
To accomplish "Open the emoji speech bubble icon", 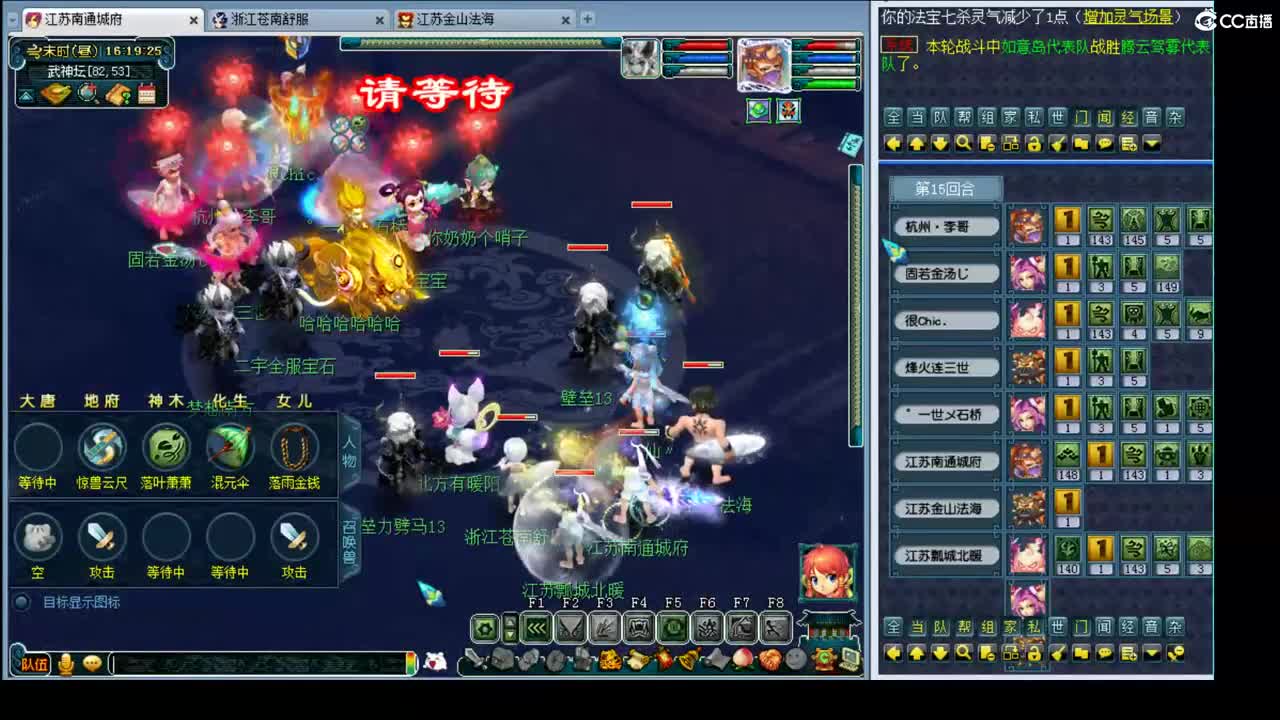I will [92, 663].
